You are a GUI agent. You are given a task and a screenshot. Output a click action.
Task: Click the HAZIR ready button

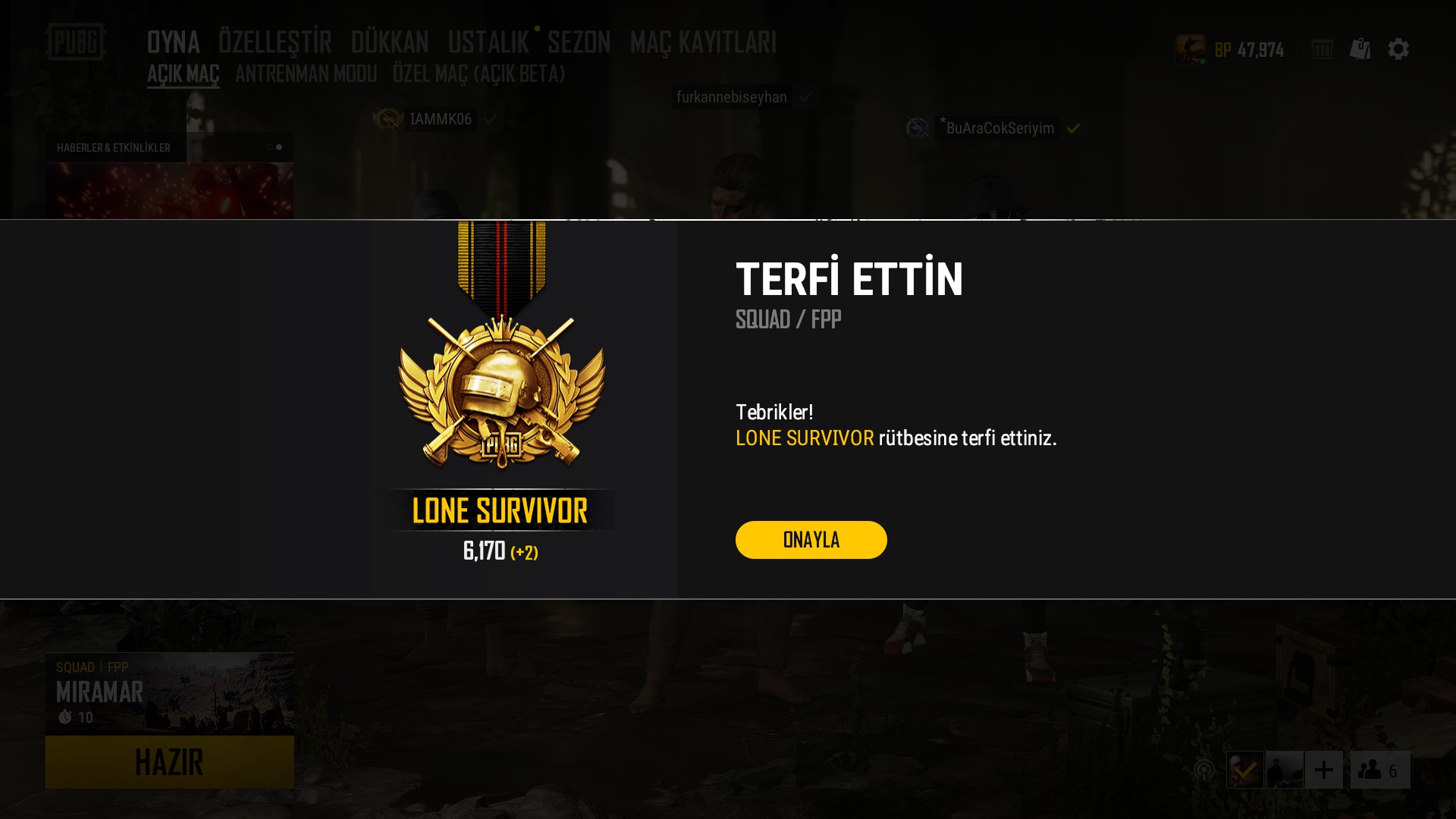pyautogui.click(x=169, y=762)
